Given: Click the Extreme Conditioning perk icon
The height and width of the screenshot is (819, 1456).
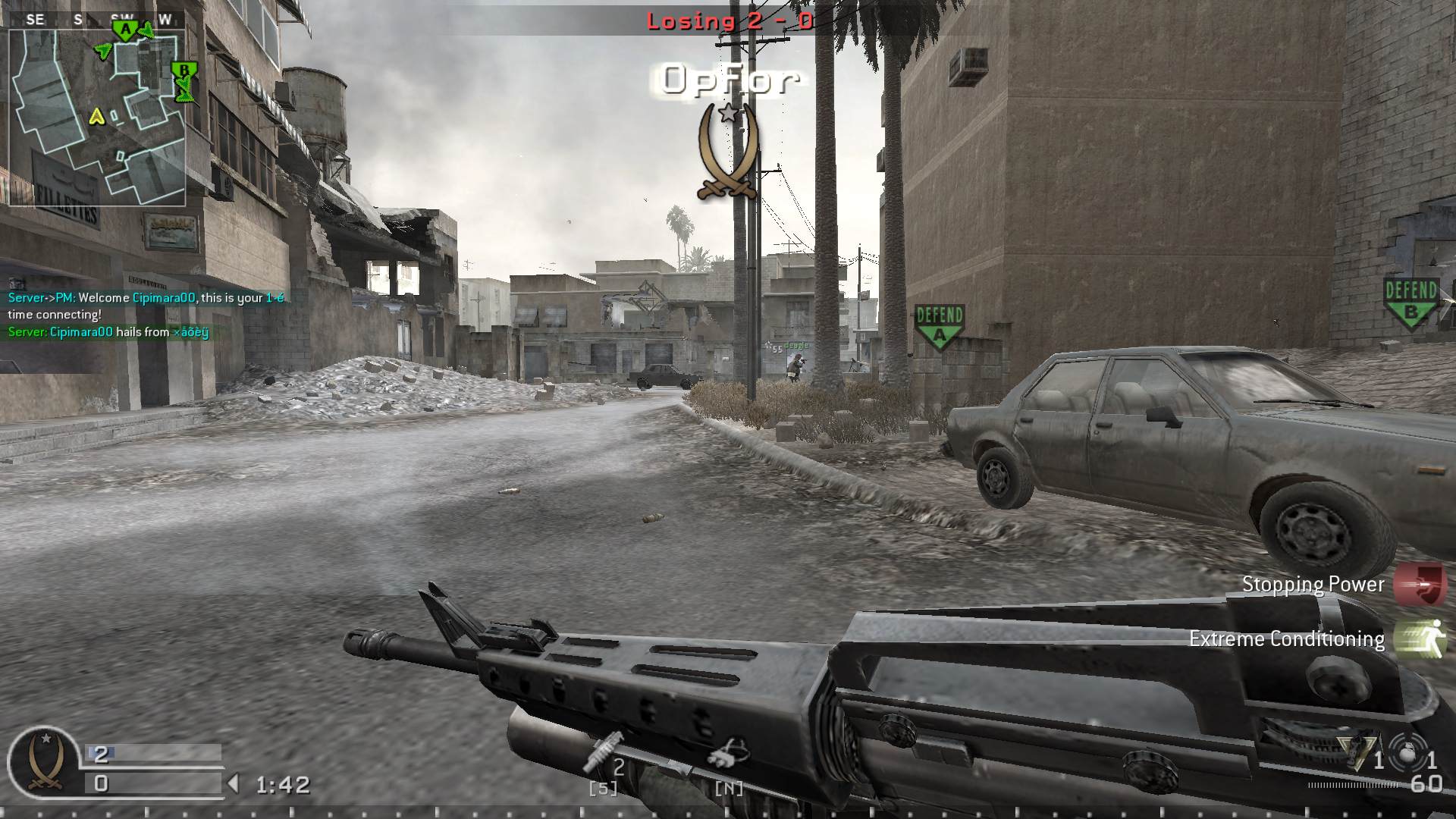Looking at the screenshot, I should tap(1424, 639).
